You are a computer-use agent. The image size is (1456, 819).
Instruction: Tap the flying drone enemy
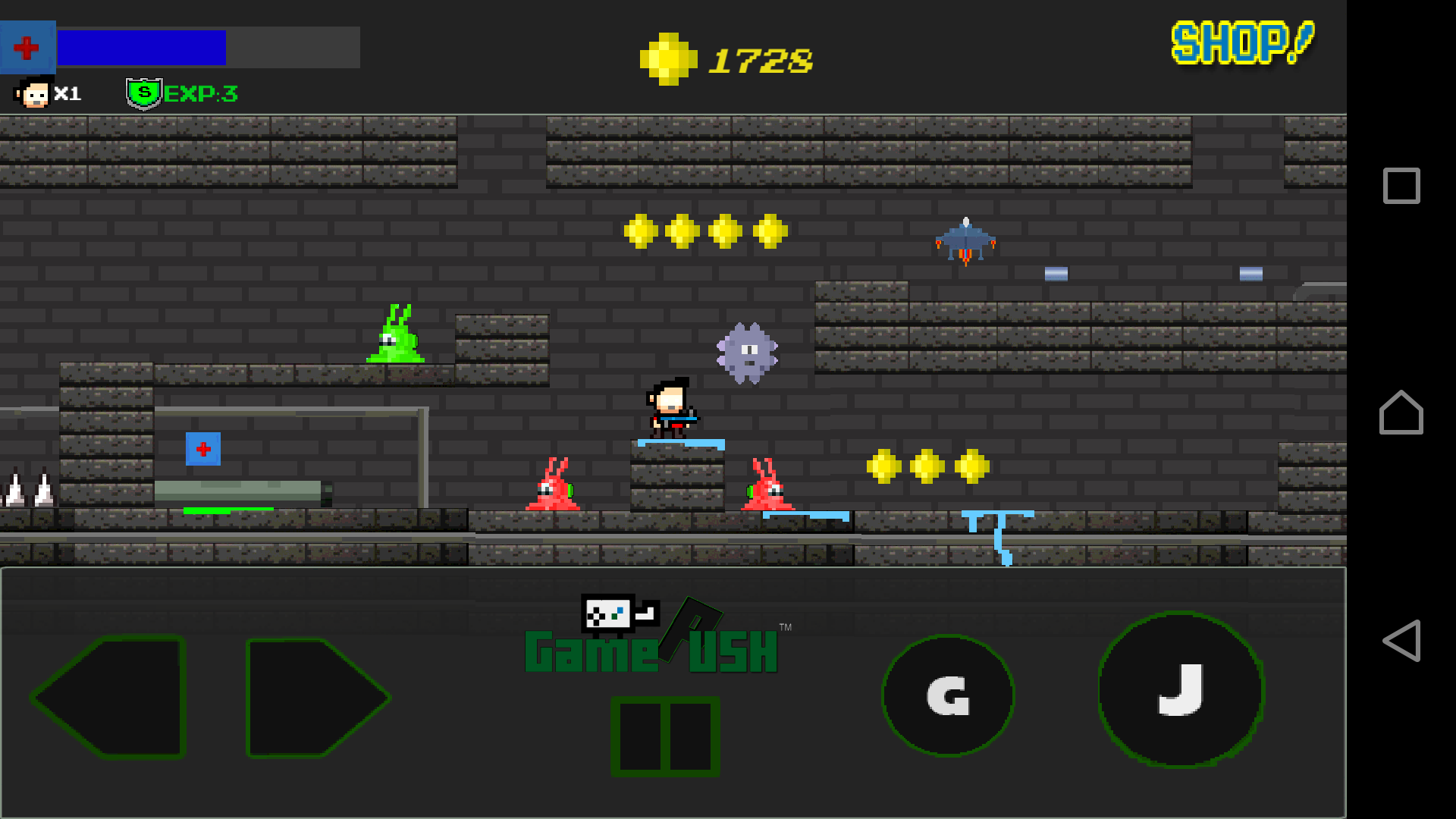click(x=965, y=239)
